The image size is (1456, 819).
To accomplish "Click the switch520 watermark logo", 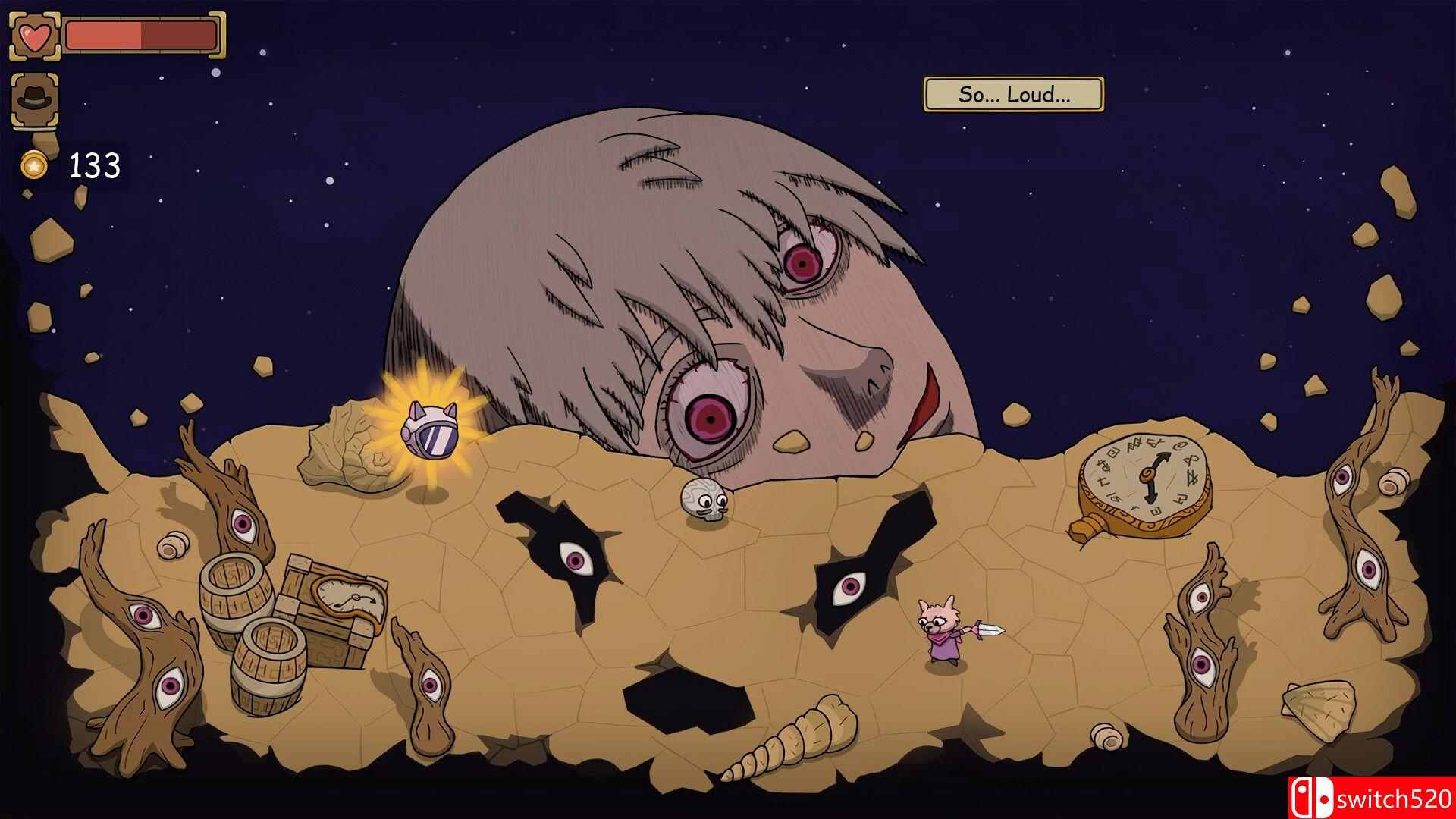I will (1370, 798).
